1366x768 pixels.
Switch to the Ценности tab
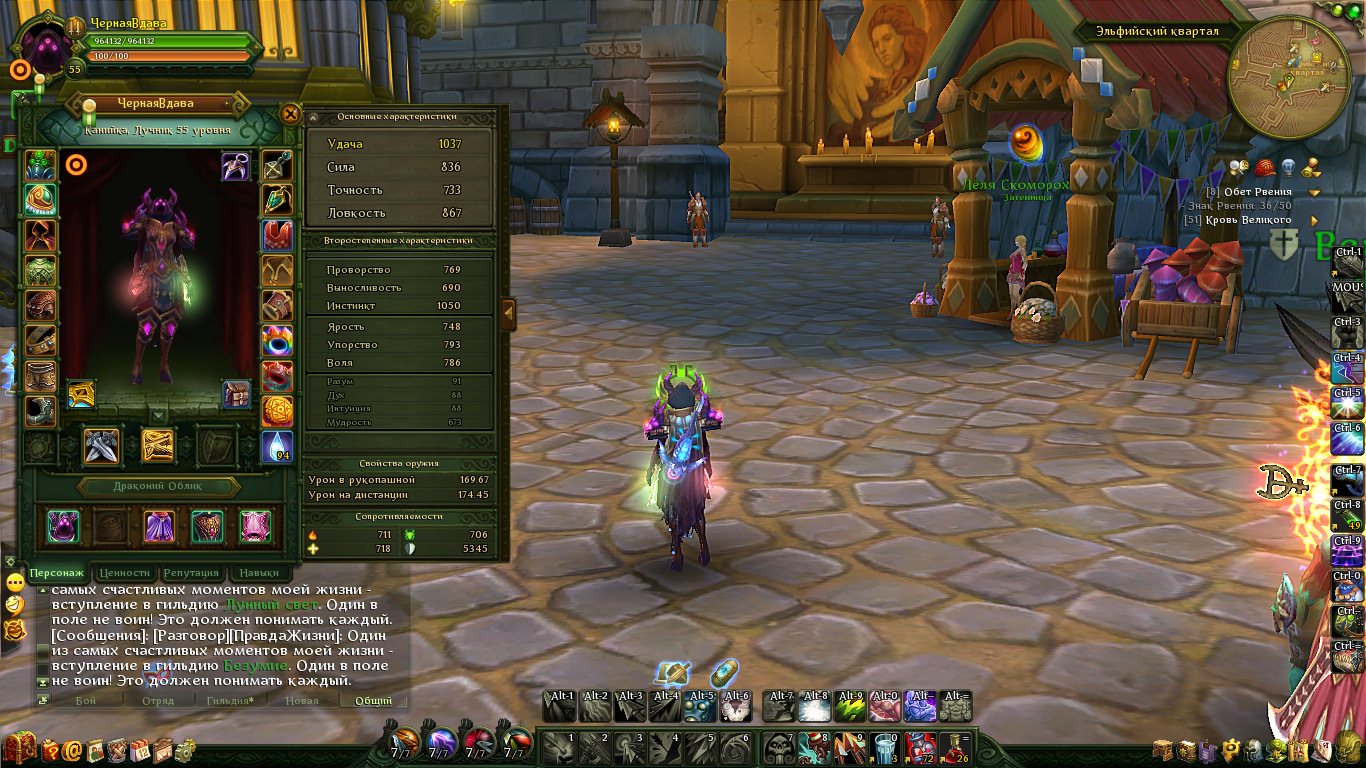pyautogui.click(x=124, y=573)
